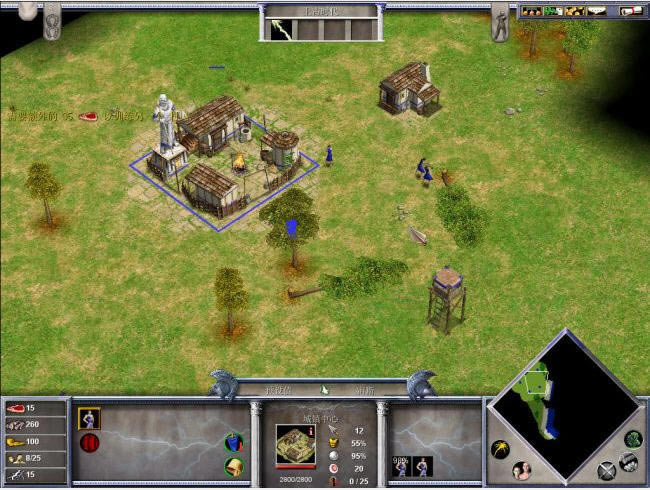Image resolution: width=650 pixels, height=490 pixels.
Task: Click the crossed swords minimap button
Action: tap(606, 471)
